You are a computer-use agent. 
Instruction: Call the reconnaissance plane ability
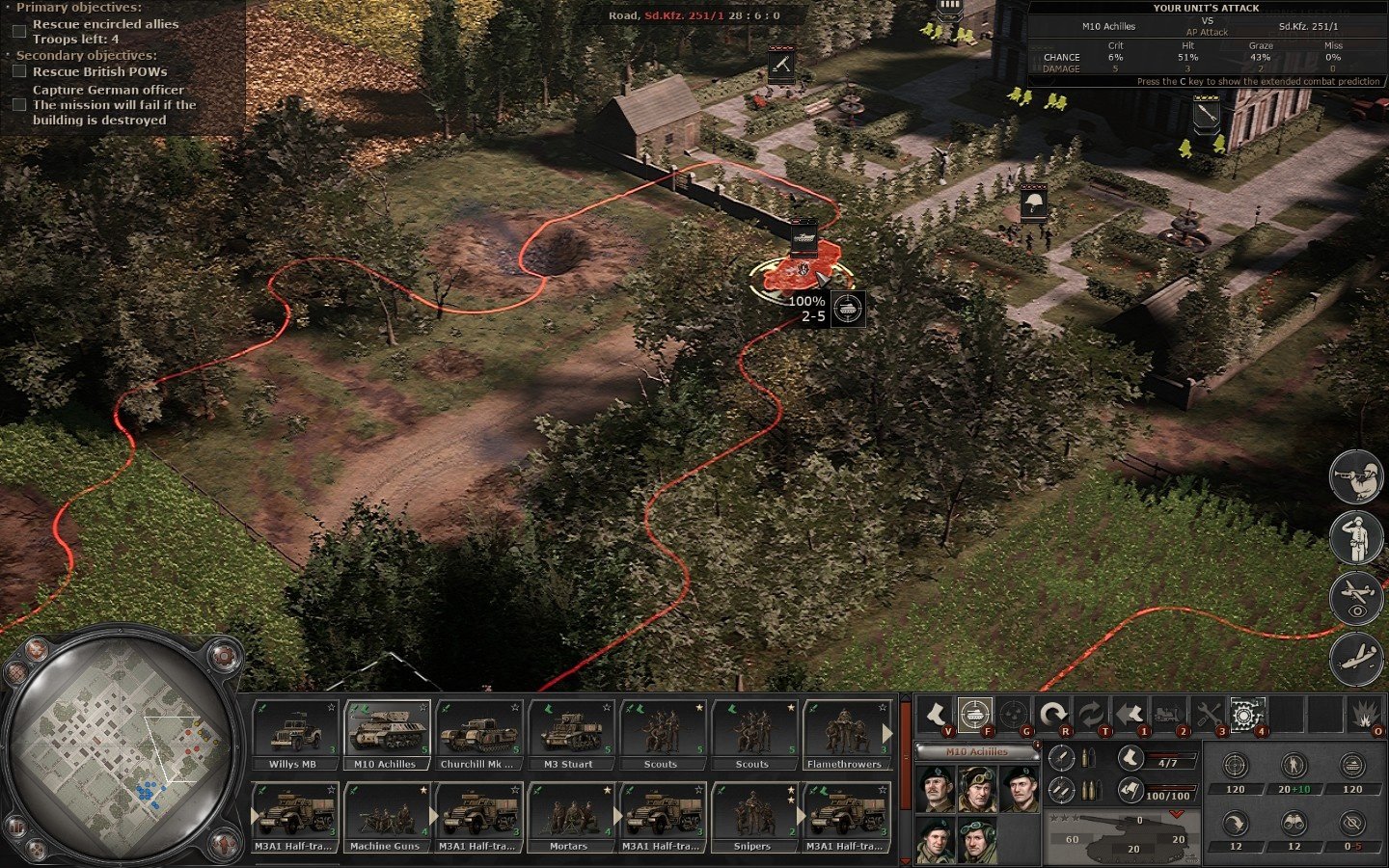coord(1356,598)
